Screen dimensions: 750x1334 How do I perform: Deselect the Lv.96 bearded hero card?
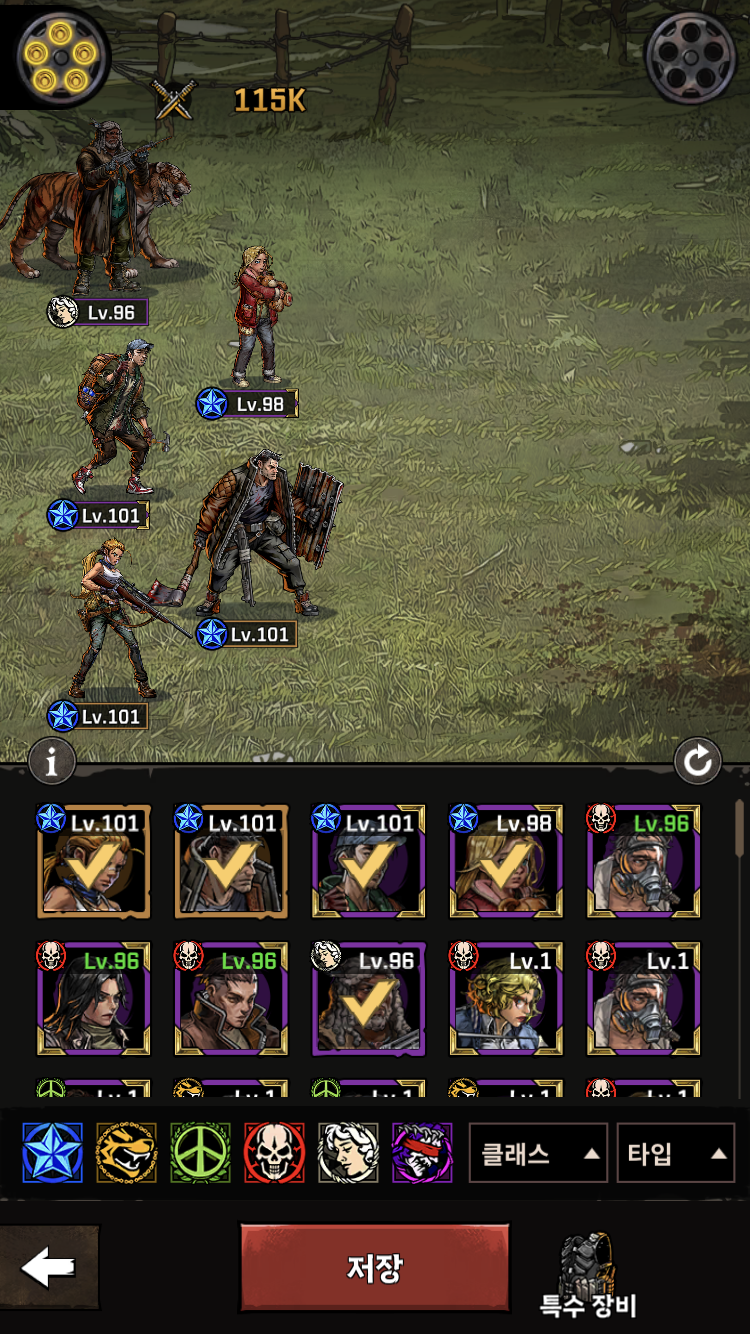368,999
